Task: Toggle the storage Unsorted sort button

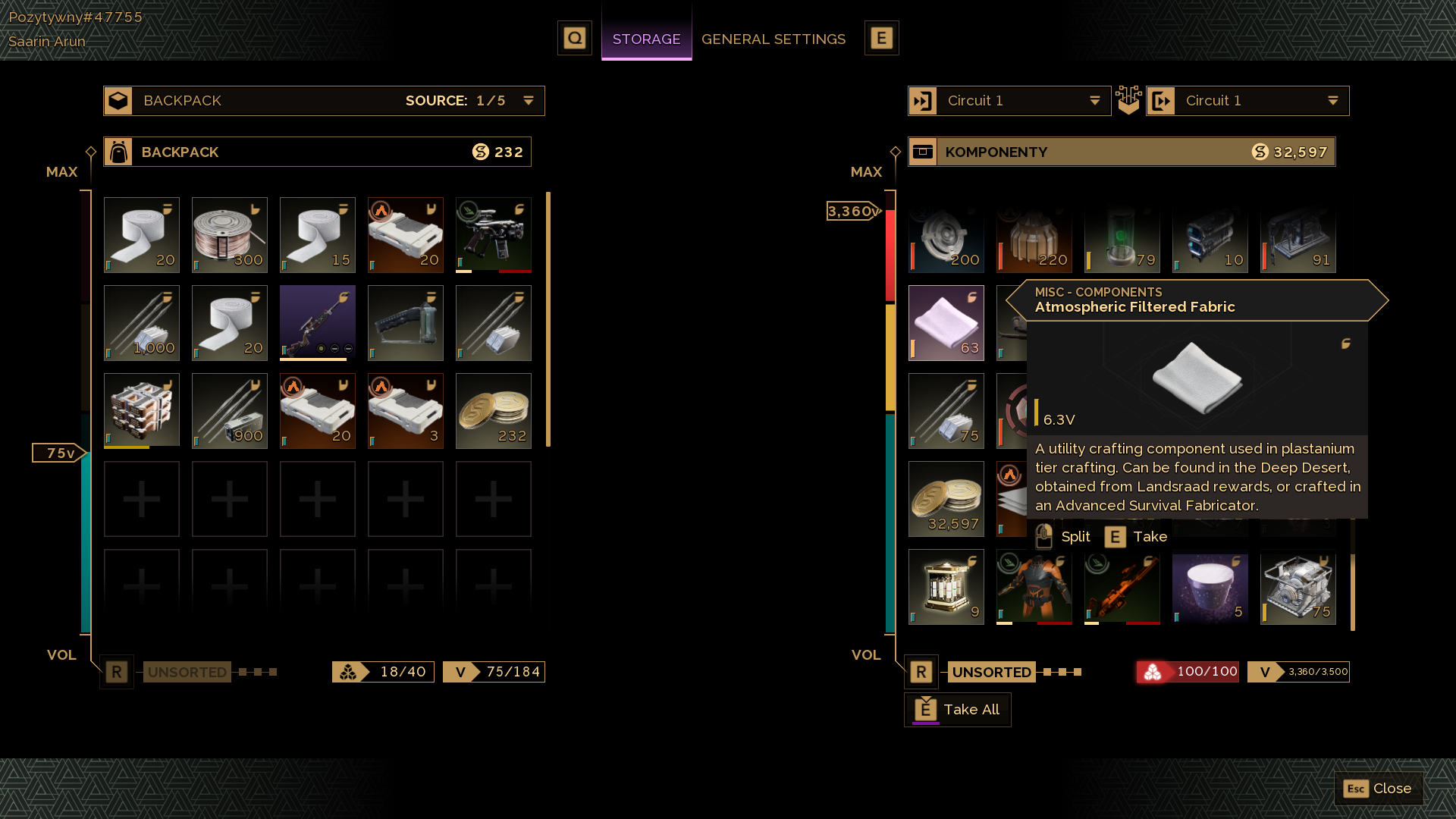Action: click(x=991, y=672)
